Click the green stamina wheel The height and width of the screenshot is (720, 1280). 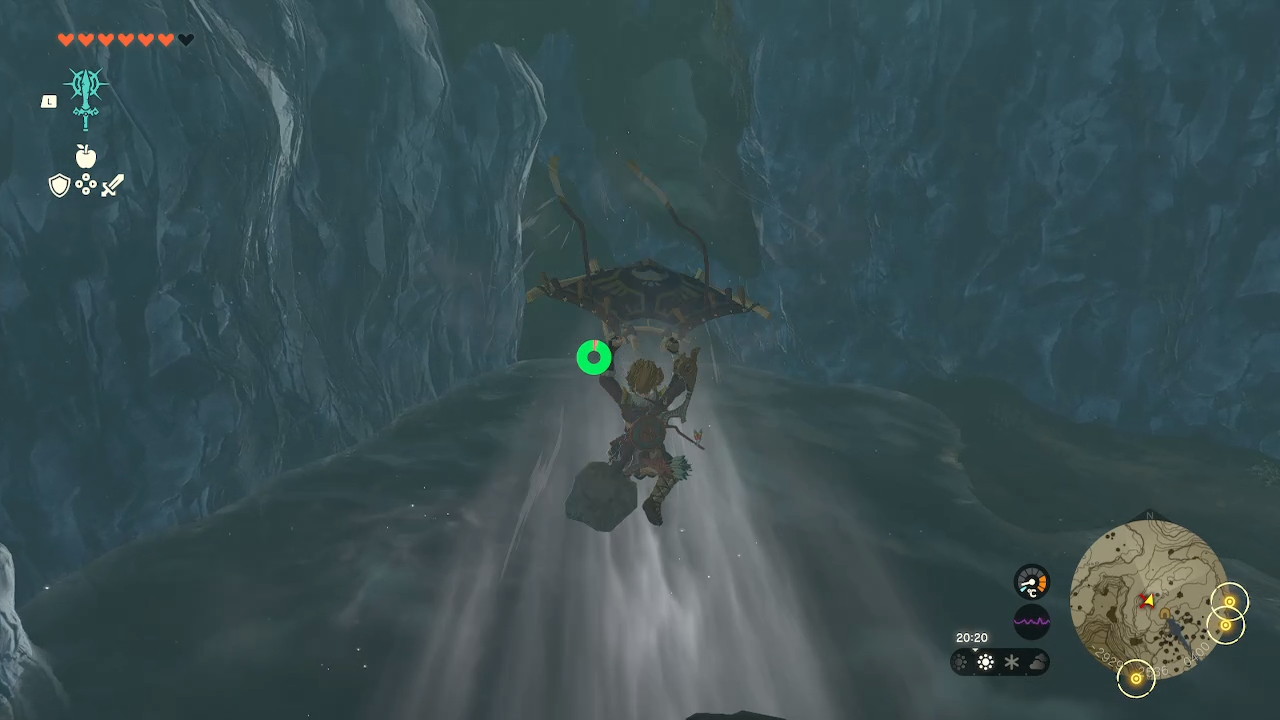593,357
